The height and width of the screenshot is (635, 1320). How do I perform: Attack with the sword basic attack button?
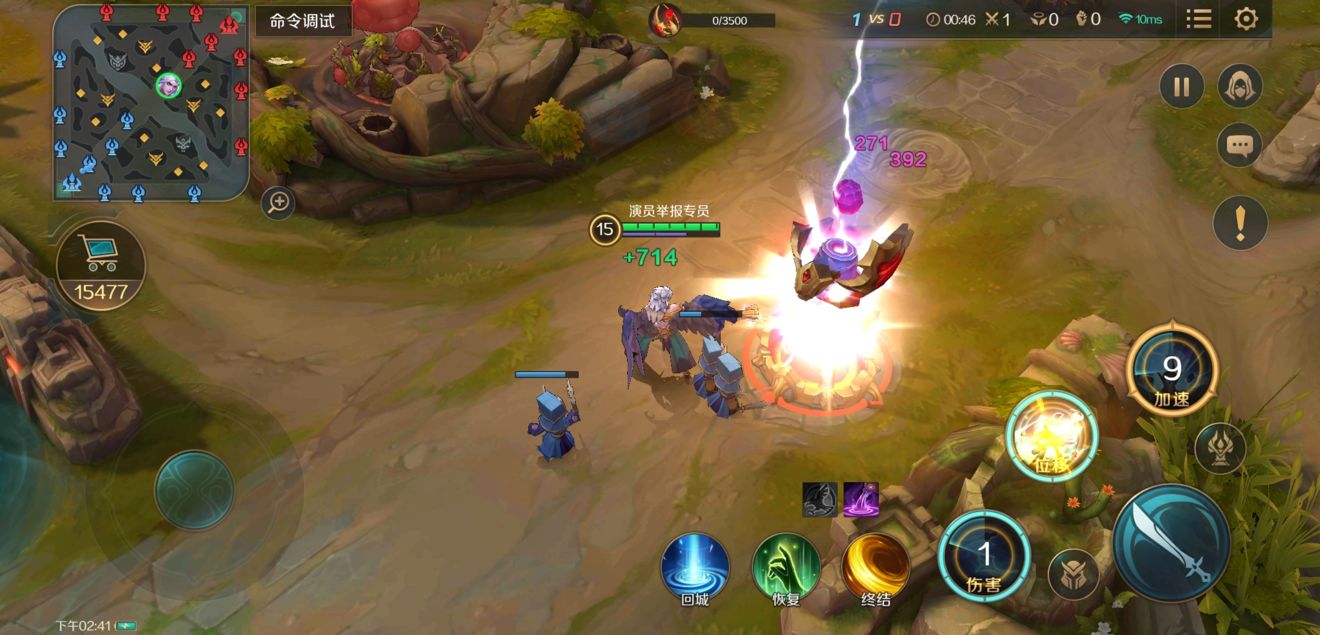pos(1172,542)
